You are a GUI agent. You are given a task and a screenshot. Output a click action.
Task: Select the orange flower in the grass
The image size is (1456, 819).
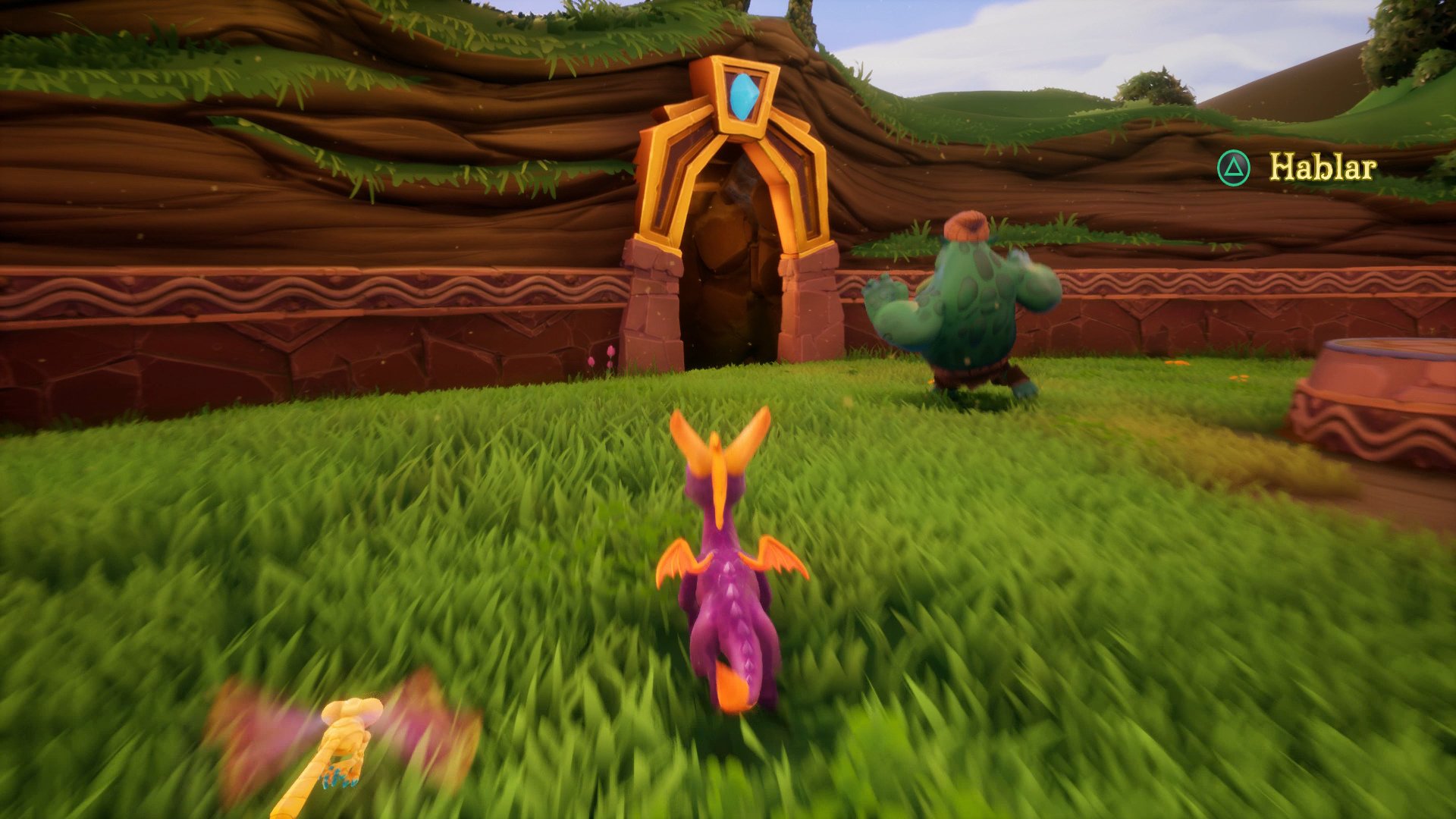pyautogui.click(x=1177, y=362)
